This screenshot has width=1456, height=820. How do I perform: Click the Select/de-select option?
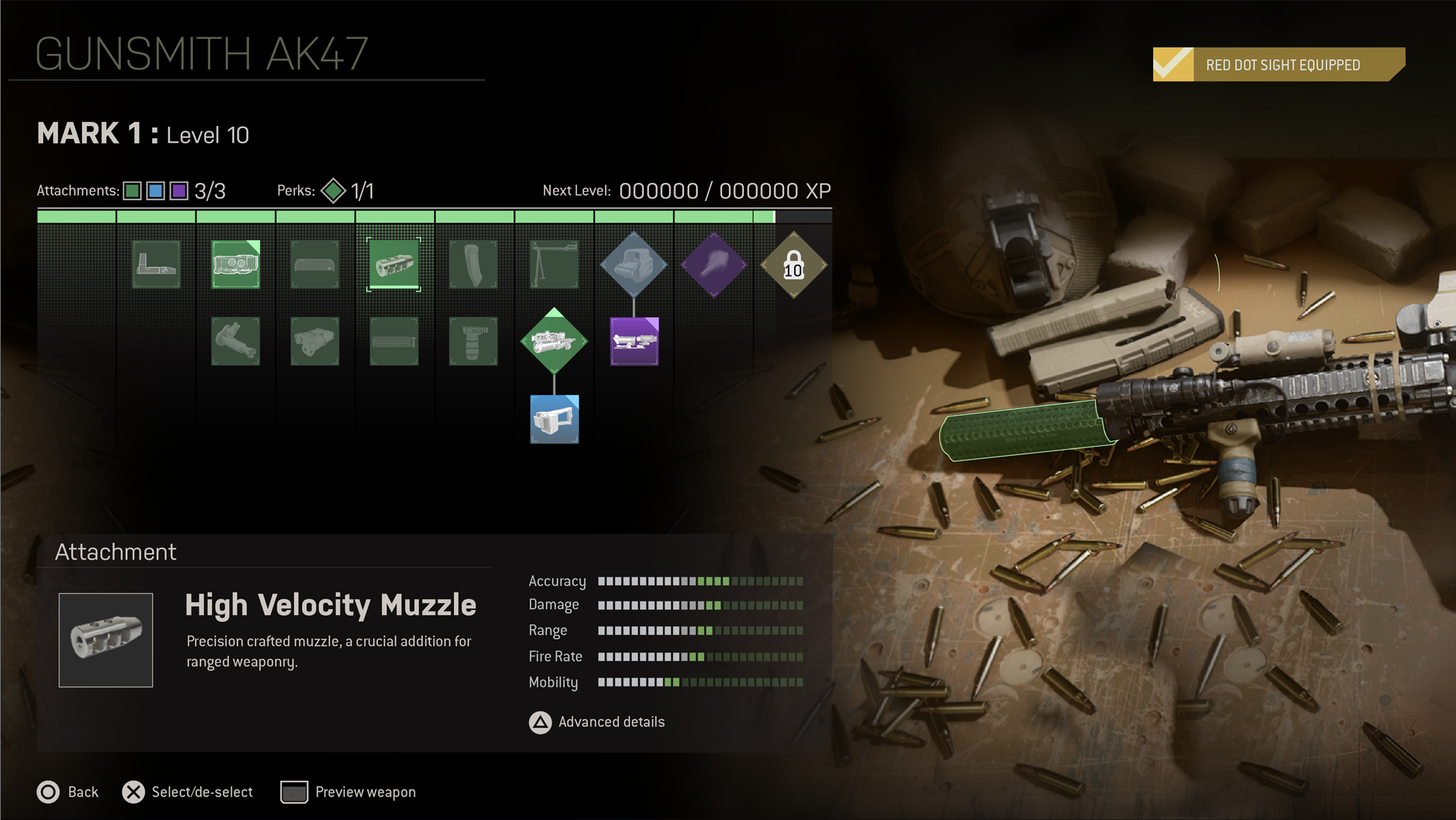tap(187, 792)
